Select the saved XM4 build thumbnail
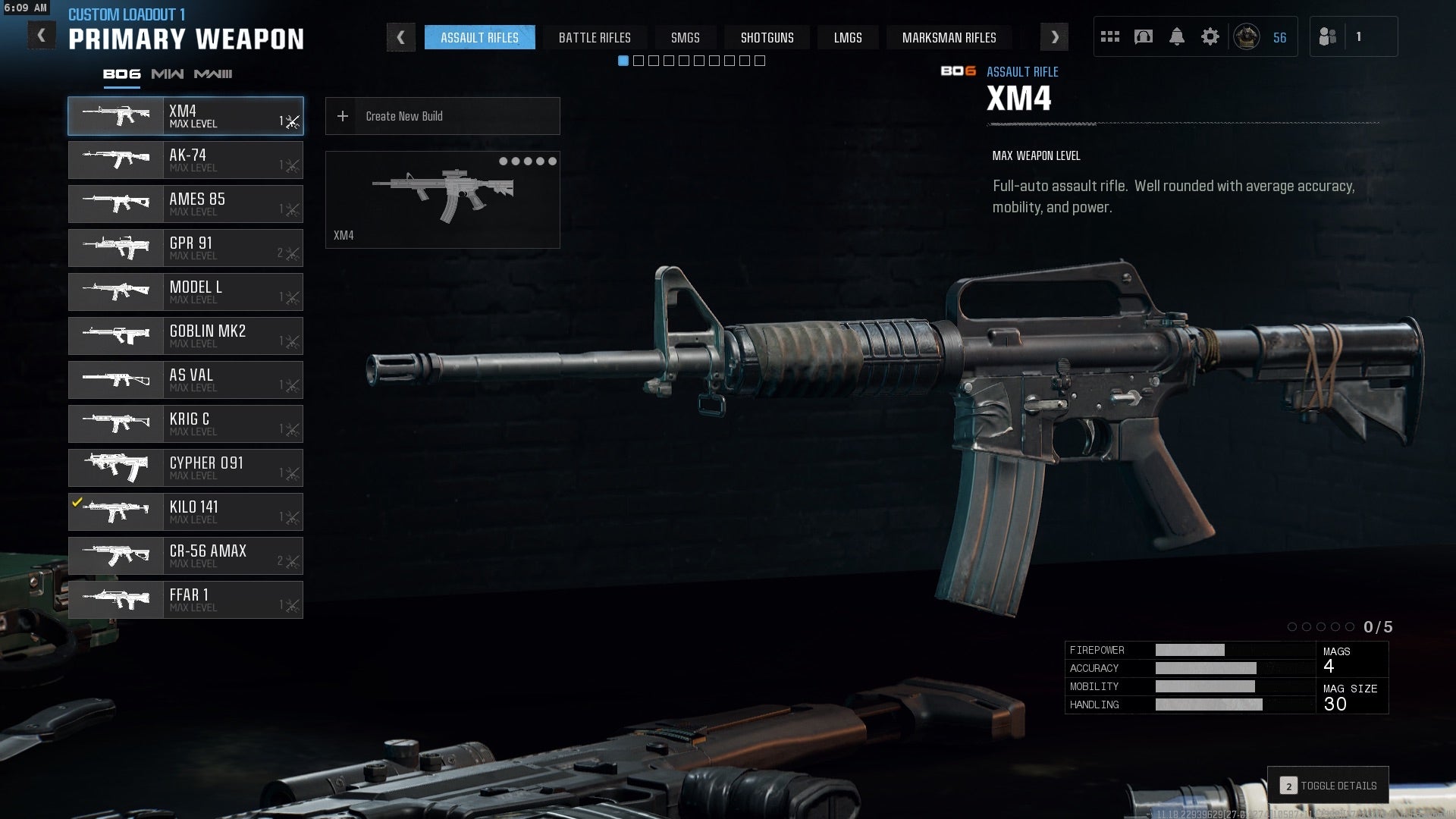This screenshot has width=1456, height=819. pos(442,199)
